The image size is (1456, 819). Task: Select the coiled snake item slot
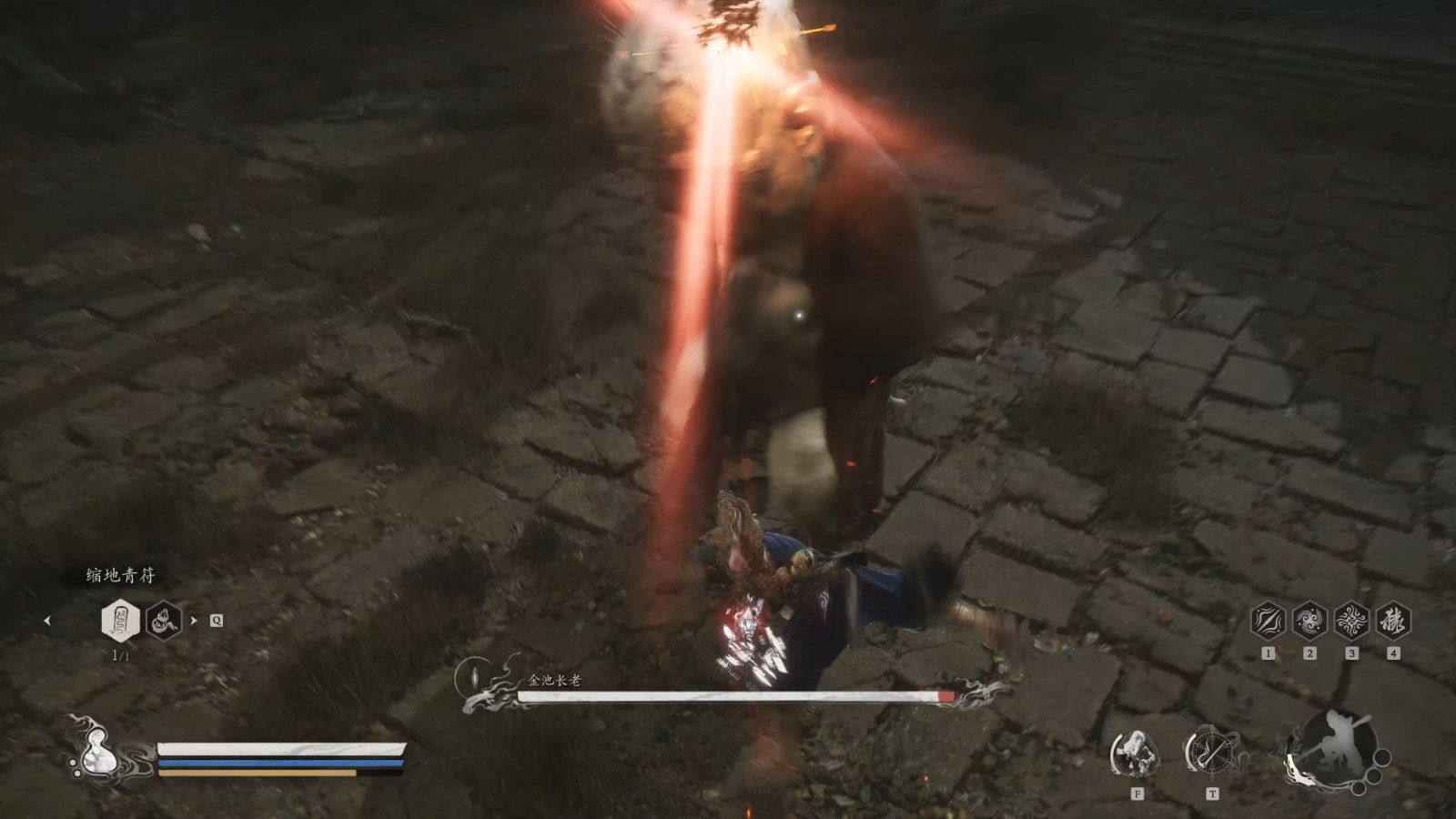pyautogui.click(x=165, y=621)
